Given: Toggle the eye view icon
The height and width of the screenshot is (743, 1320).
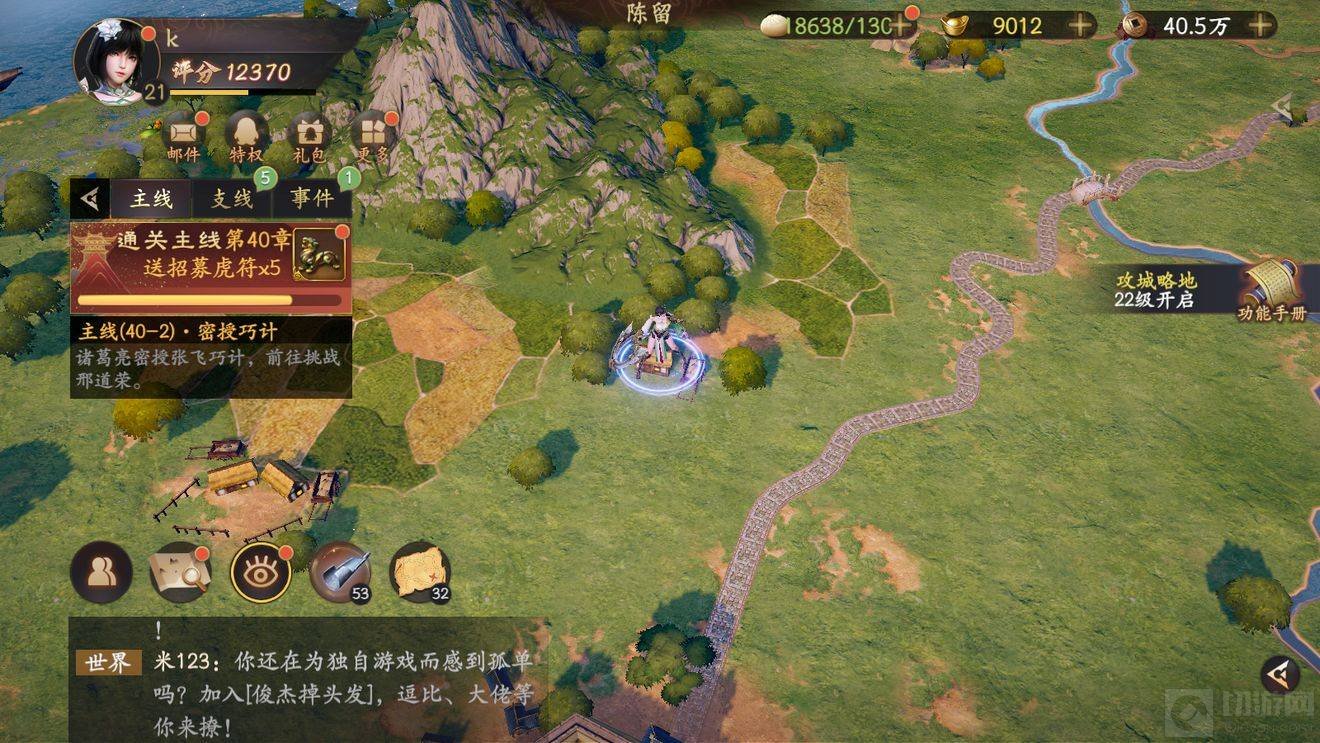Looking at the screenshot, I should (260, 571).
